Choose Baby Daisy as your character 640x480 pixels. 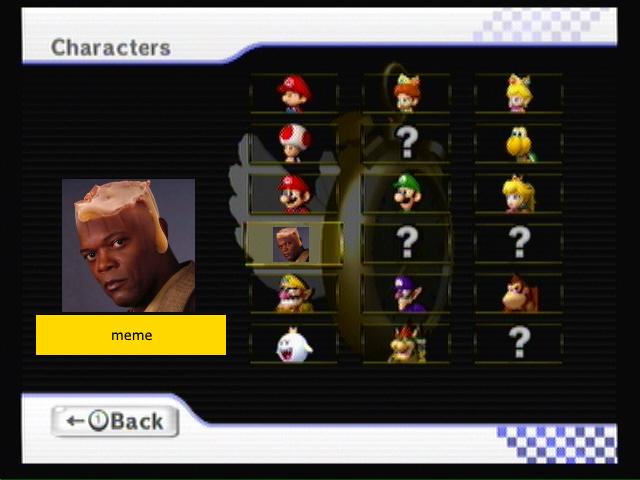pyautogui.click(x=406, y=93)
